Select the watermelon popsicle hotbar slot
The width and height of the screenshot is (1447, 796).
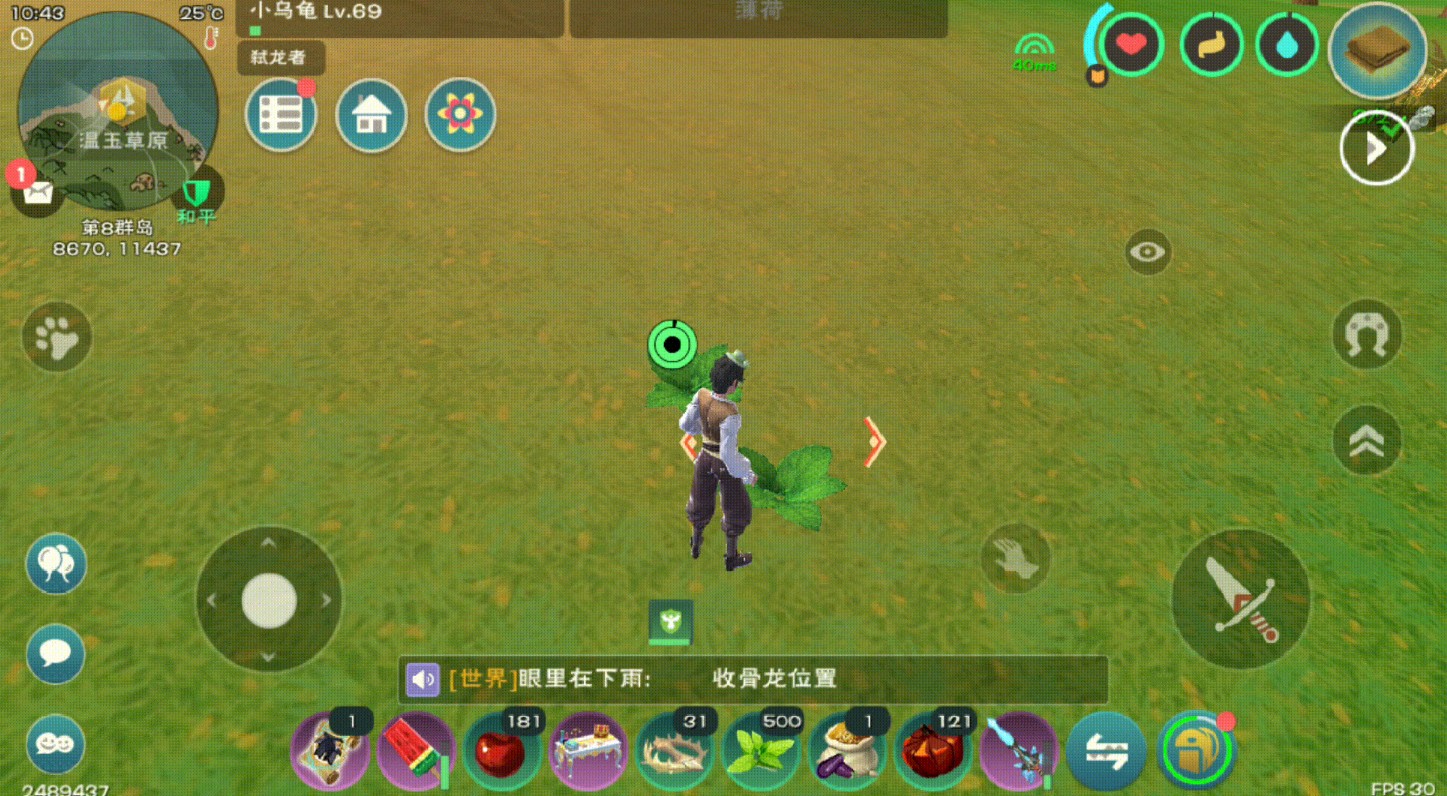(416, 752)
